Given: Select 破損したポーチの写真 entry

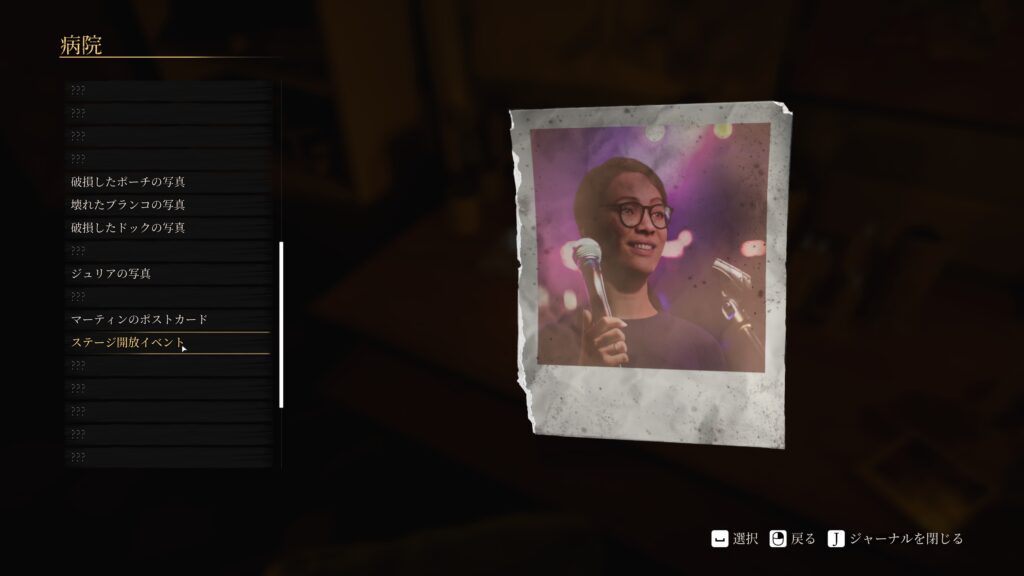Looking at the screenshot, I should (x=128, y=182).
